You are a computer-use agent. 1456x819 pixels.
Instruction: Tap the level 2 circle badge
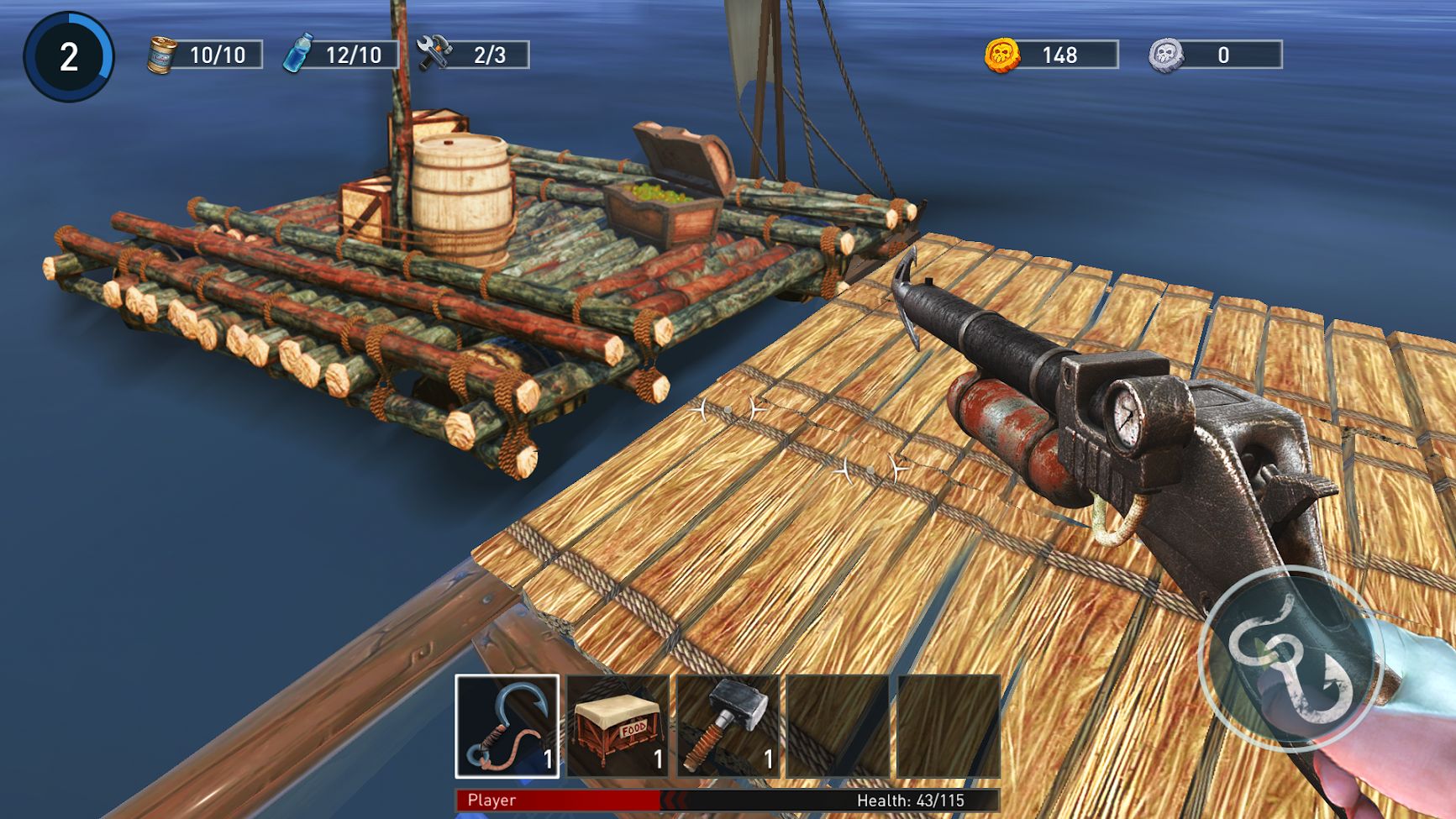[x=69, y=57]
